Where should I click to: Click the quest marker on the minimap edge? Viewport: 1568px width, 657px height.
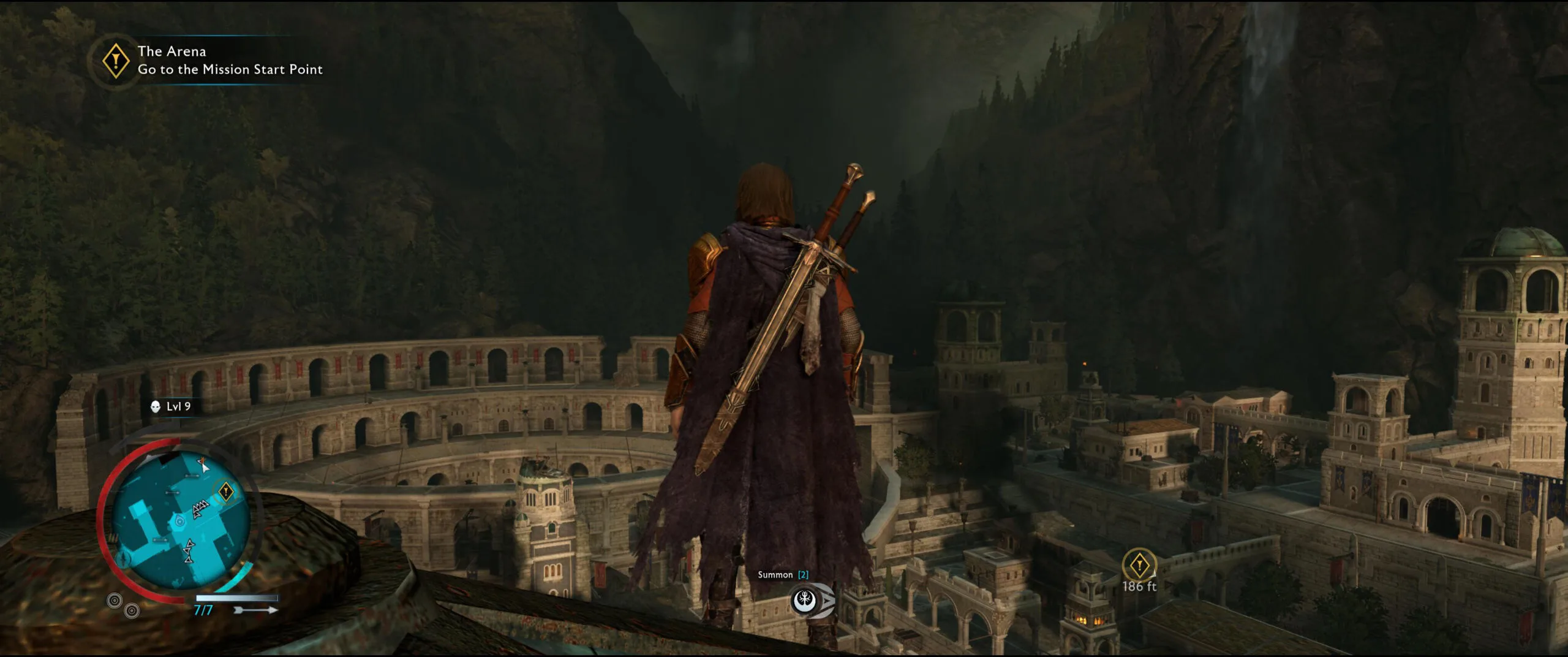click(x=225, y=492)
